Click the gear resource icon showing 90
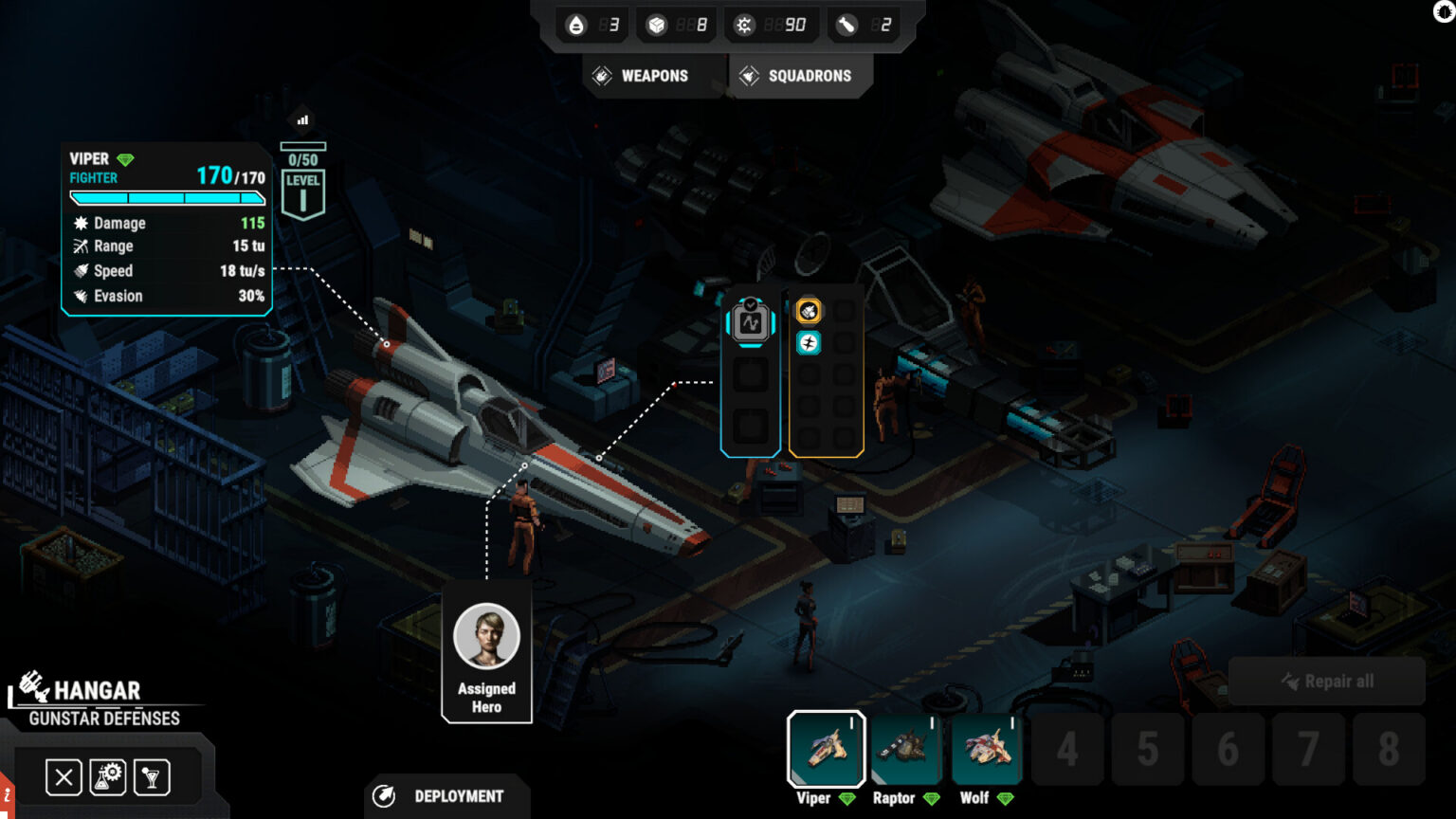 point(745,24)
